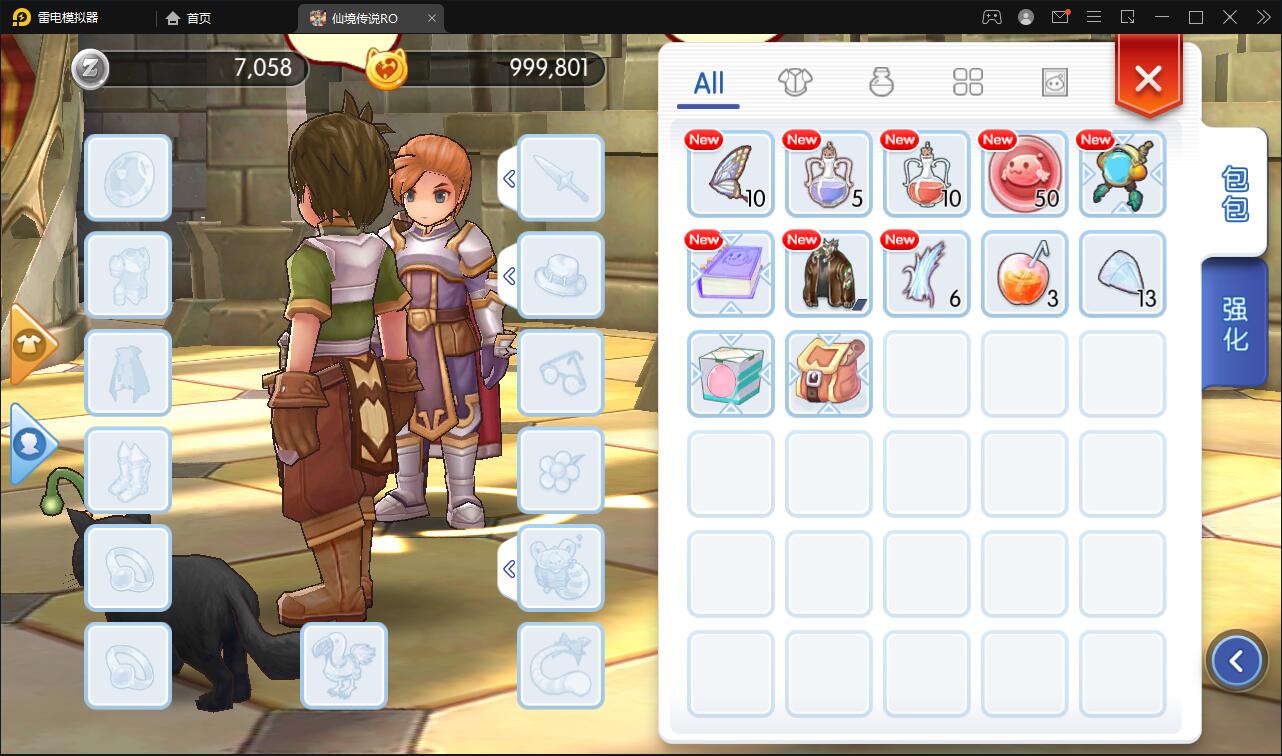The image size is (1282, 756).
Task: Select the four-squares materials category tab
Action: (x=968, y=82)
